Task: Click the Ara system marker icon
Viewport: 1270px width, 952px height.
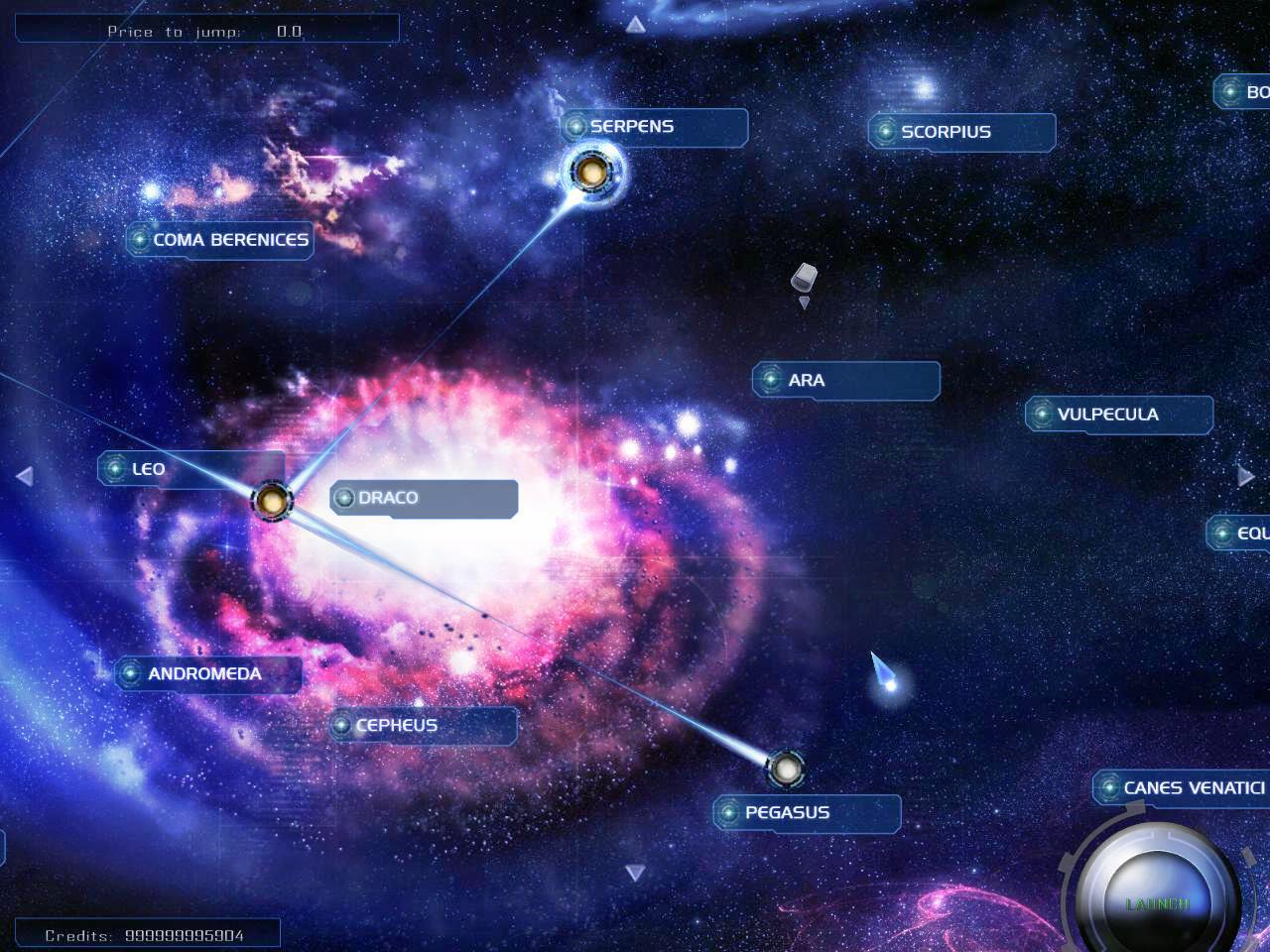Action: (x=773, y=380)
